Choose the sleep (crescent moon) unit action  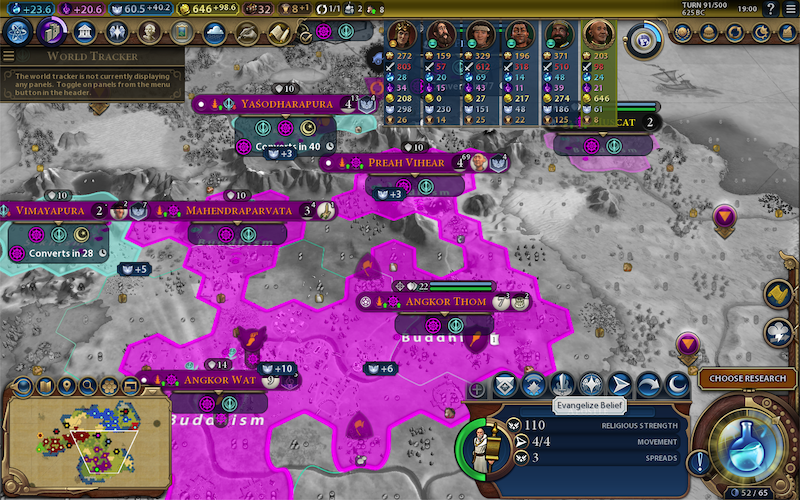point(677,384)
